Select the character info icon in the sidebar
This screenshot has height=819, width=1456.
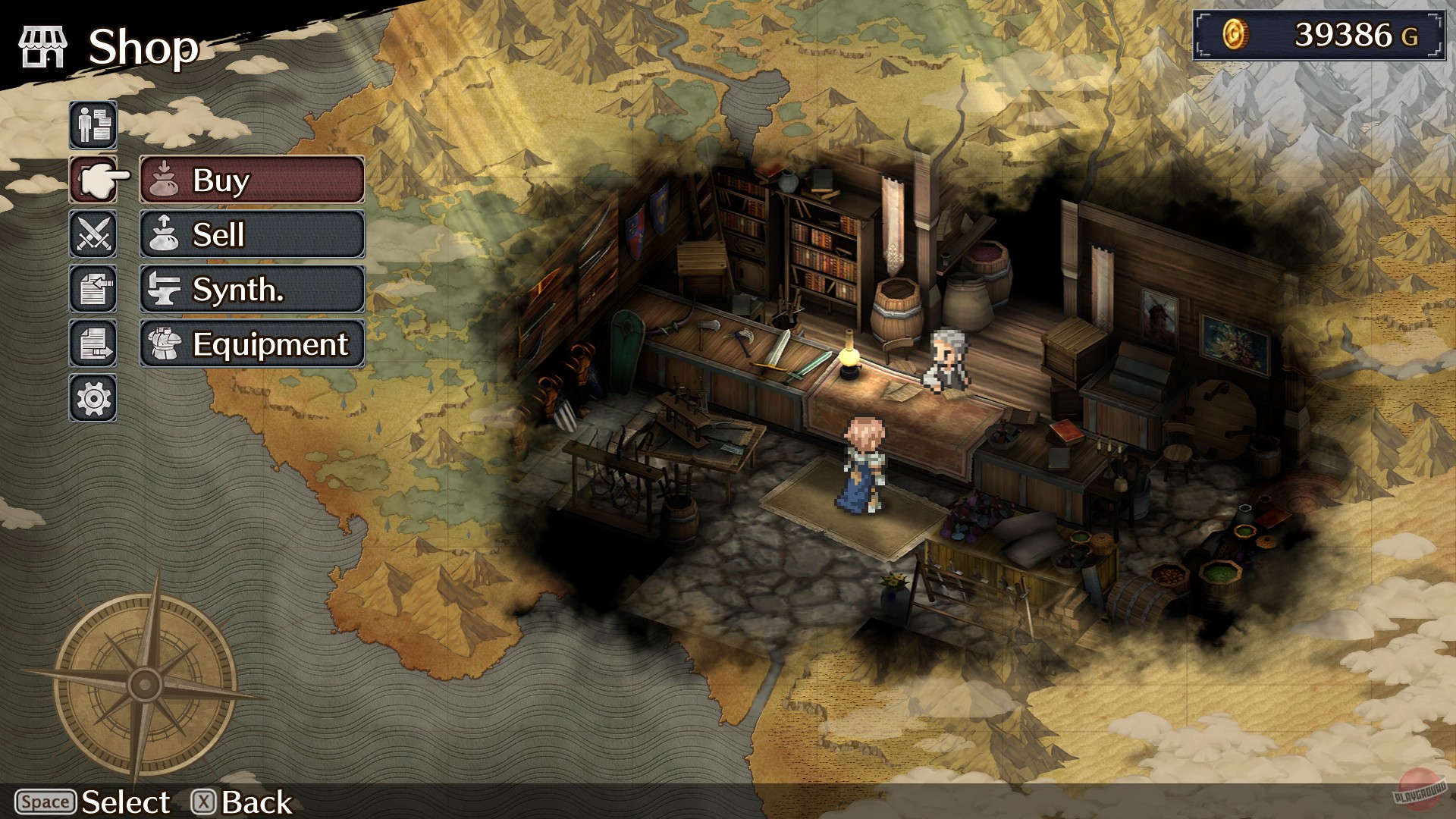(93, 126)
